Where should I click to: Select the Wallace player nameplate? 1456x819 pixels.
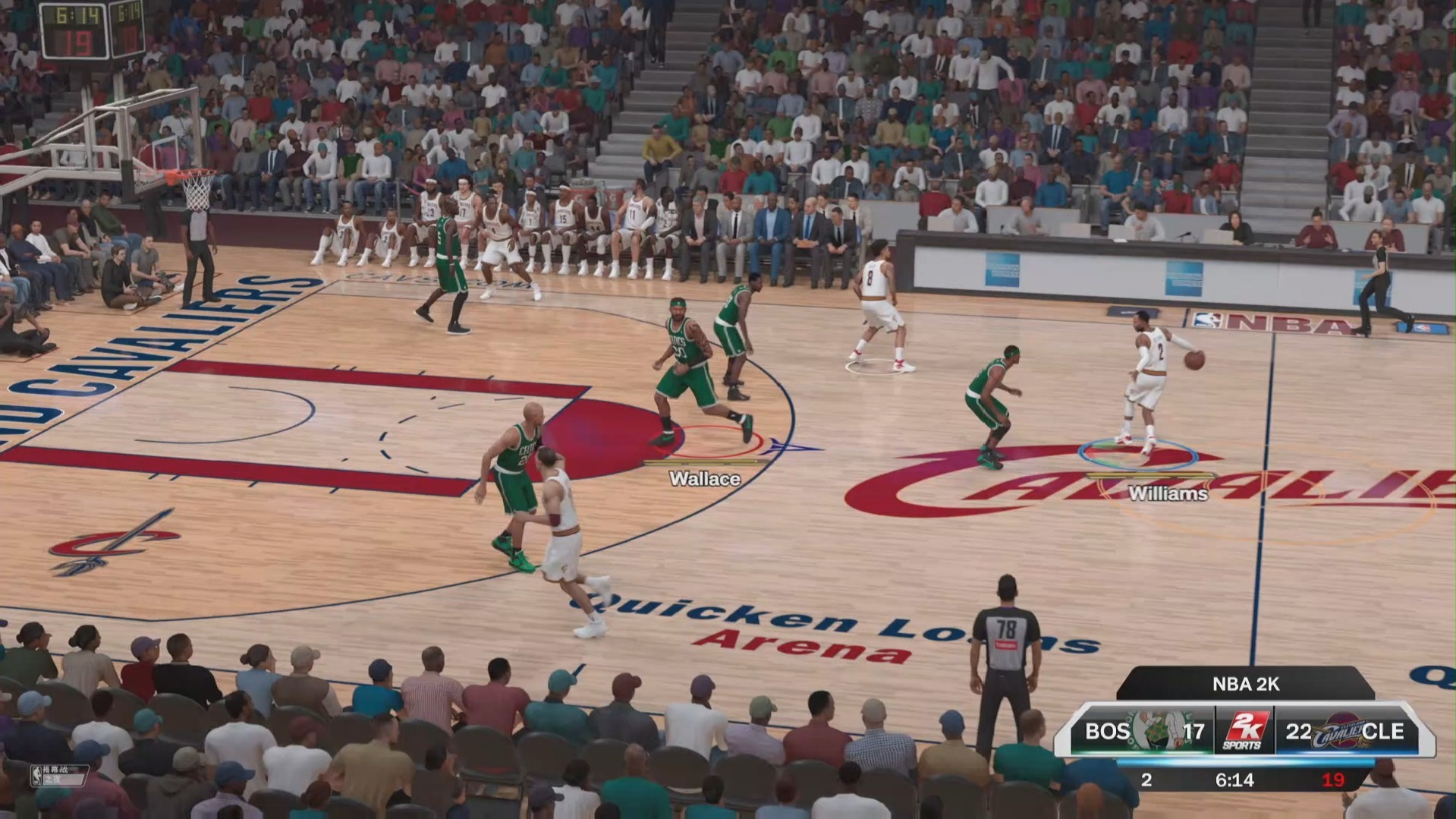(x=704, y=480)
